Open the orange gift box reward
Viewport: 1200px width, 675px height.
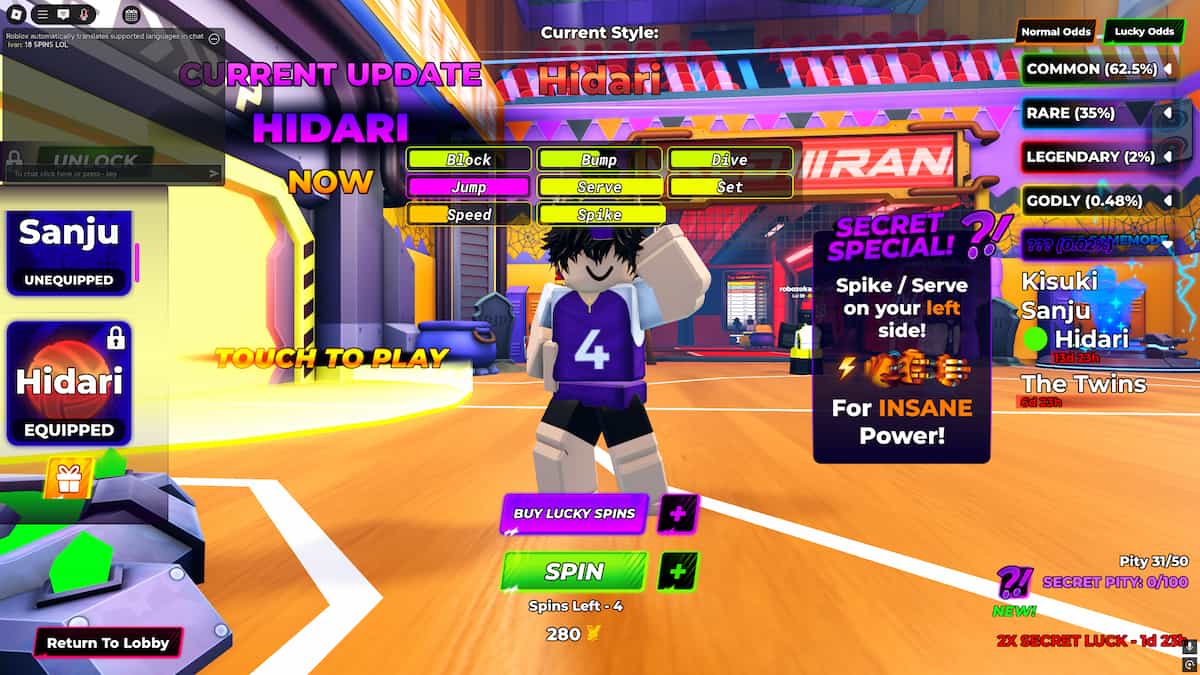coord(69,478)
